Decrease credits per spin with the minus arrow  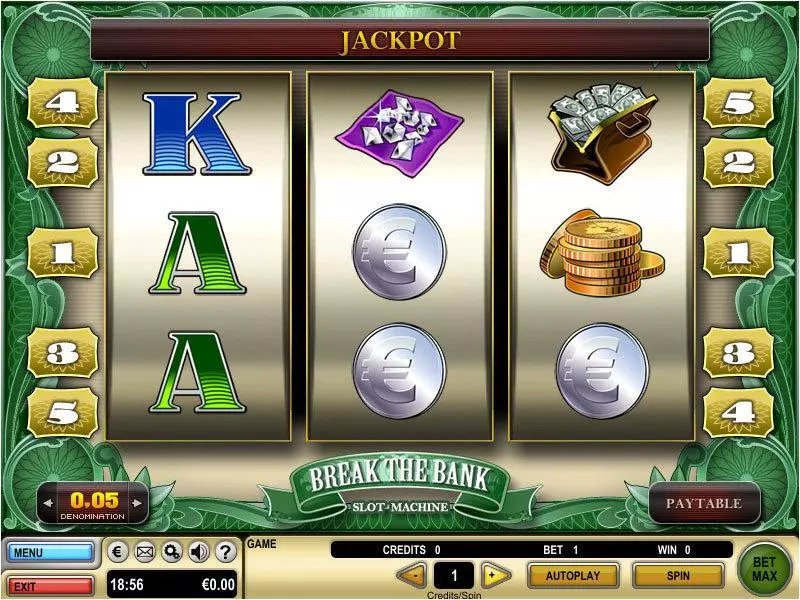412,575
